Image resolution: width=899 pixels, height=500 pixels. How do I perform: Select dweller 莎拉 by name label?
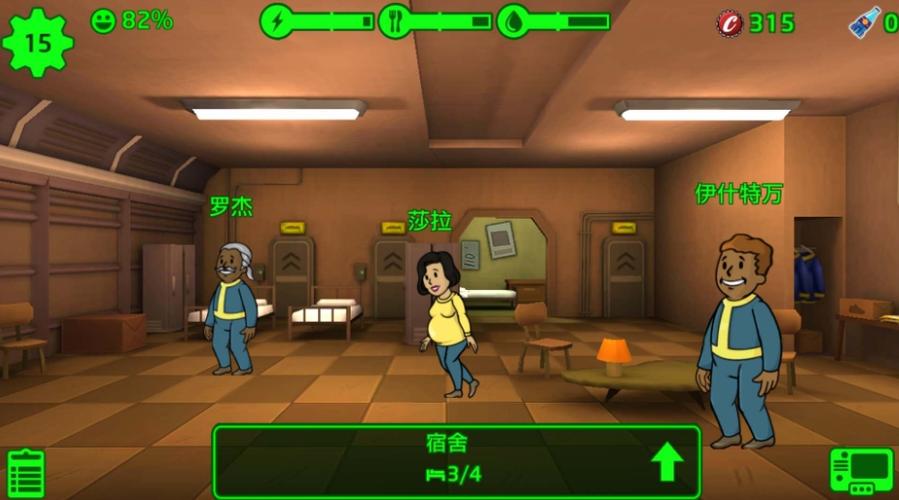(x=430, y=221)
